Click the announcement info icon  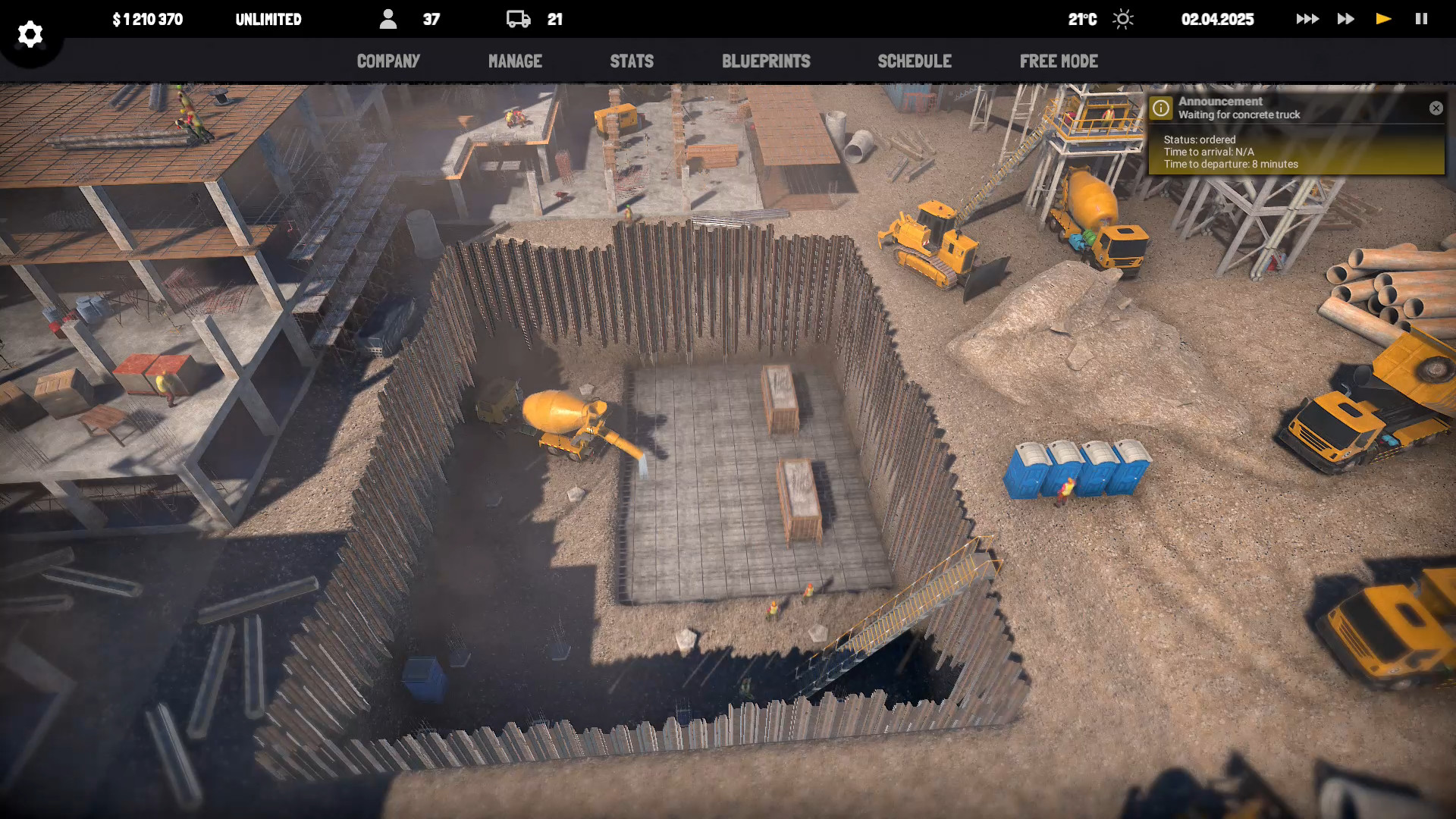(1161, 107)
